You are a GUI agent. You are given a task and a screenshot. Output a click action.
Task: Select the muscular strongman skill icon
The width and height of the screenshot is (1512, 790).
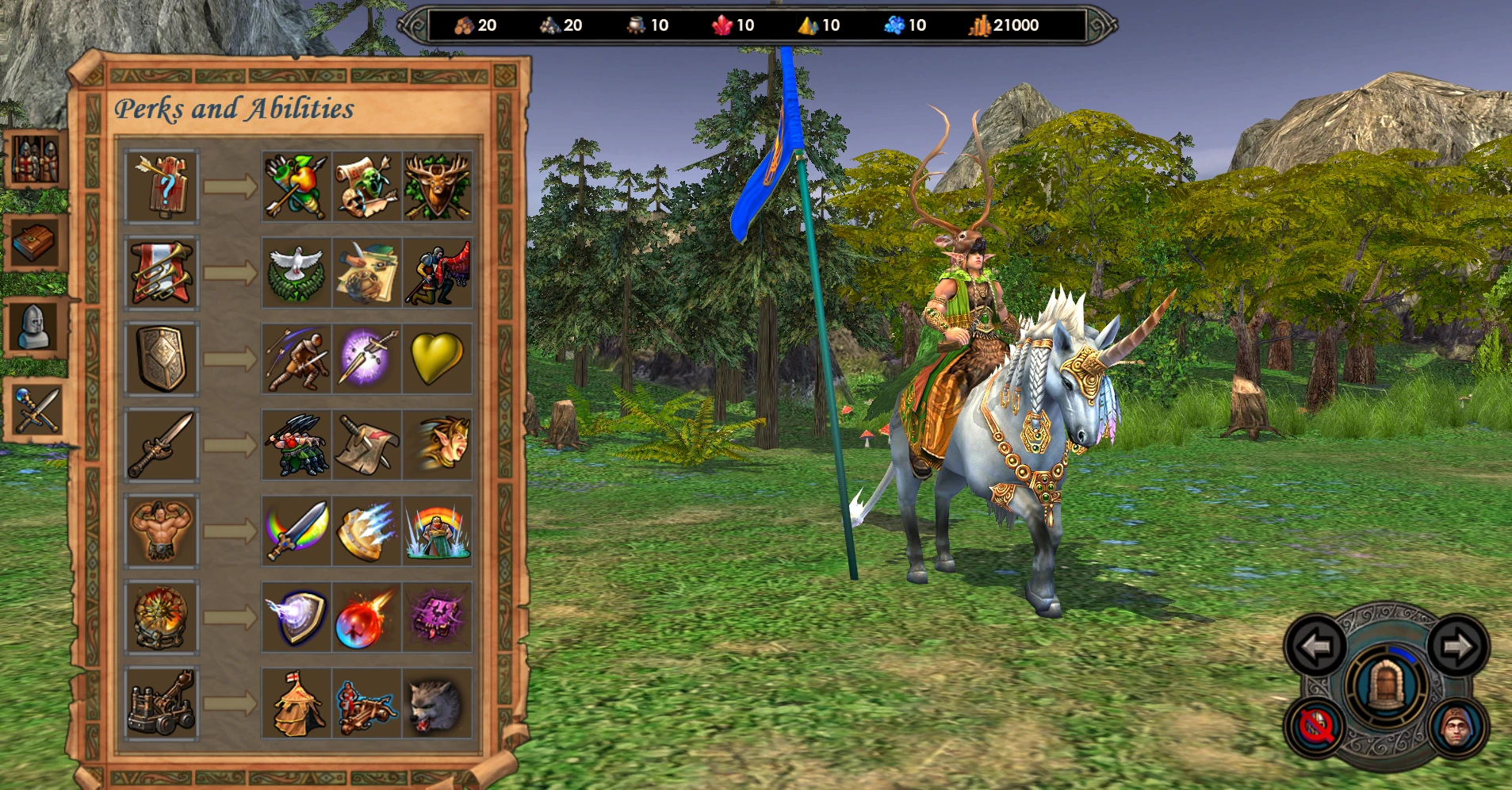point(162,531)
